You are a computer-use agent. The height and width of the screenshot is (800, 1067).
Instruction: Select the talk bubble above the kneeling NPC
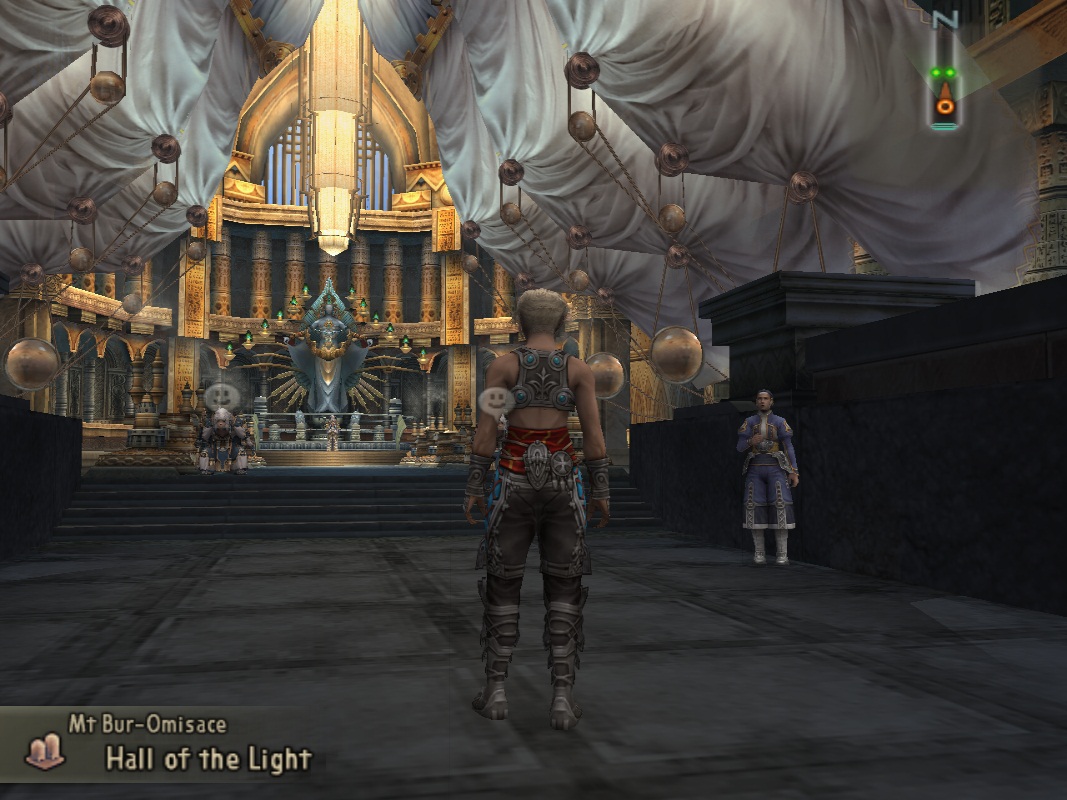click(222, 397)
